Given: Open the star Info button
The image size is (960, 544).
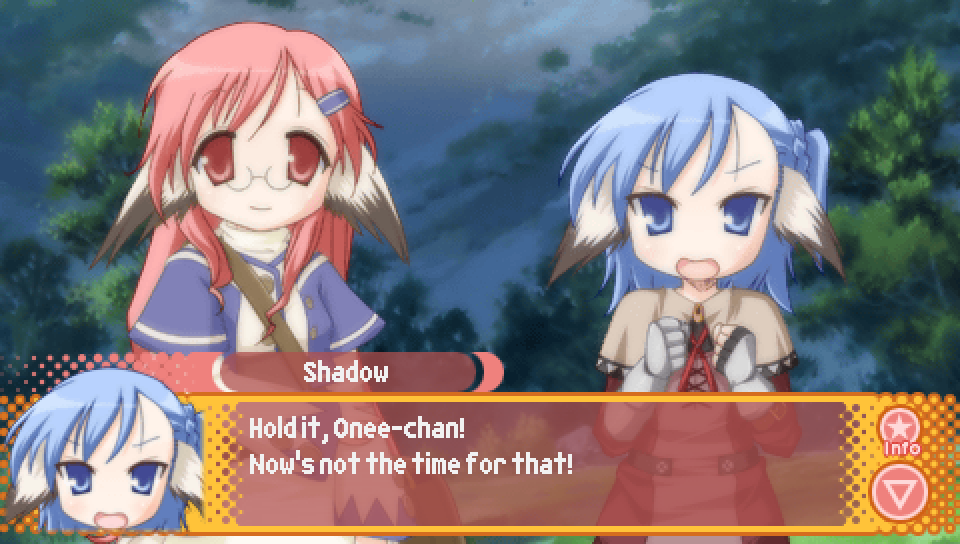Looking at the screenshot, I should [x=899, y=431].
